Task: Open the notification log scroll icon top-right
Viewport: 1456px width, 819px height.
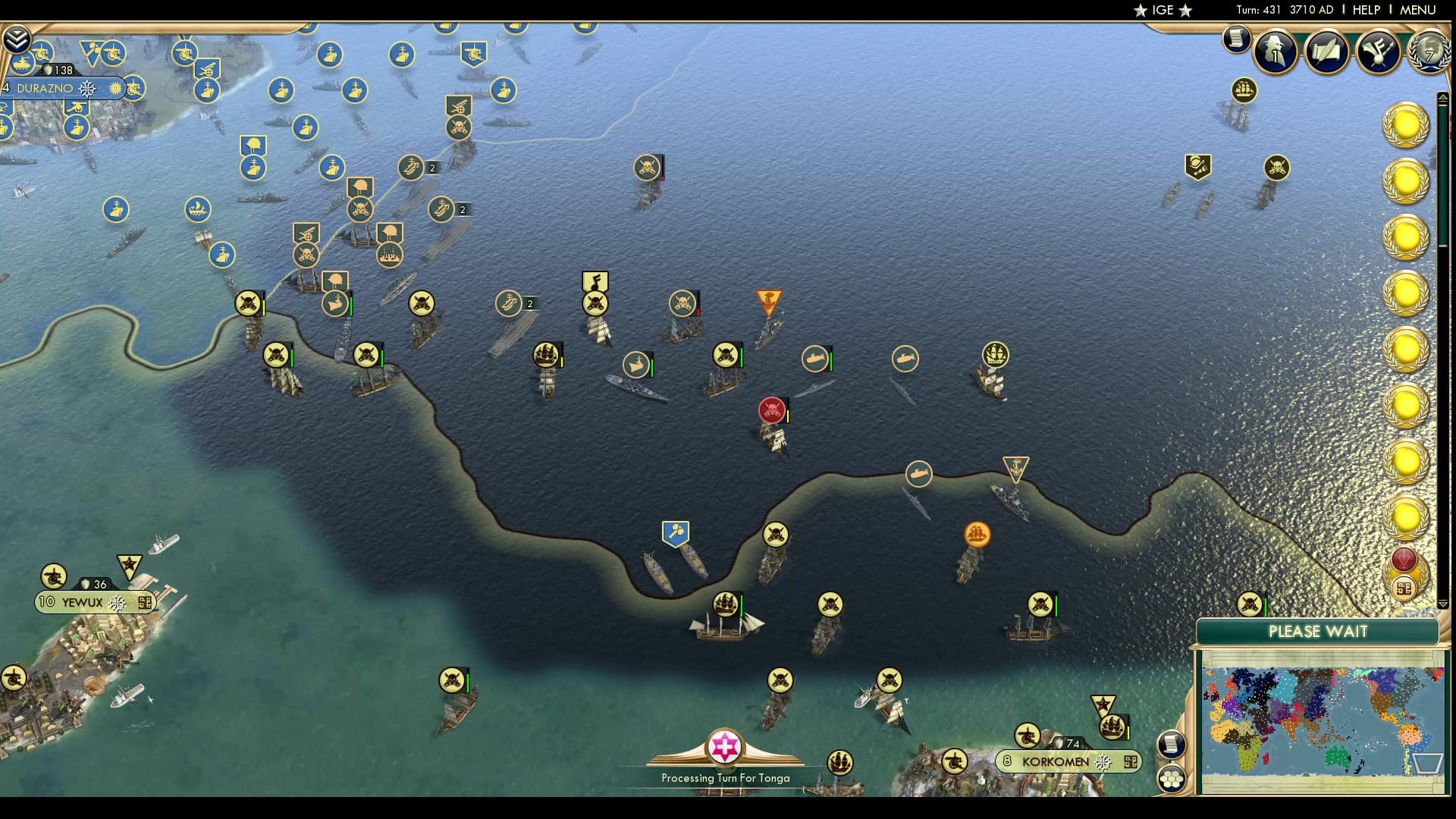Action: [x=1236, y=39]
